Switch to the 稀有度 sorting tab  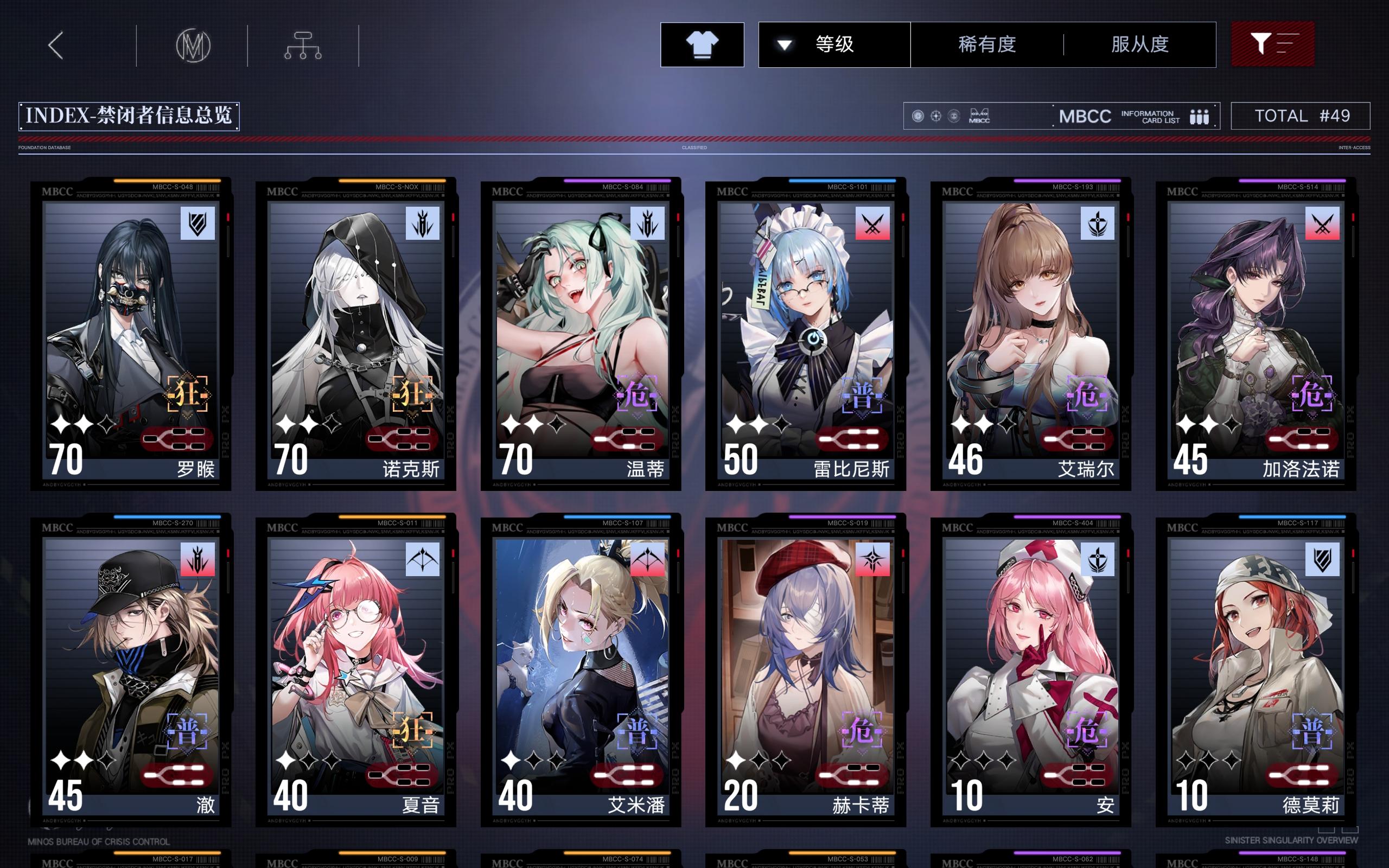(x=987, y=45)
